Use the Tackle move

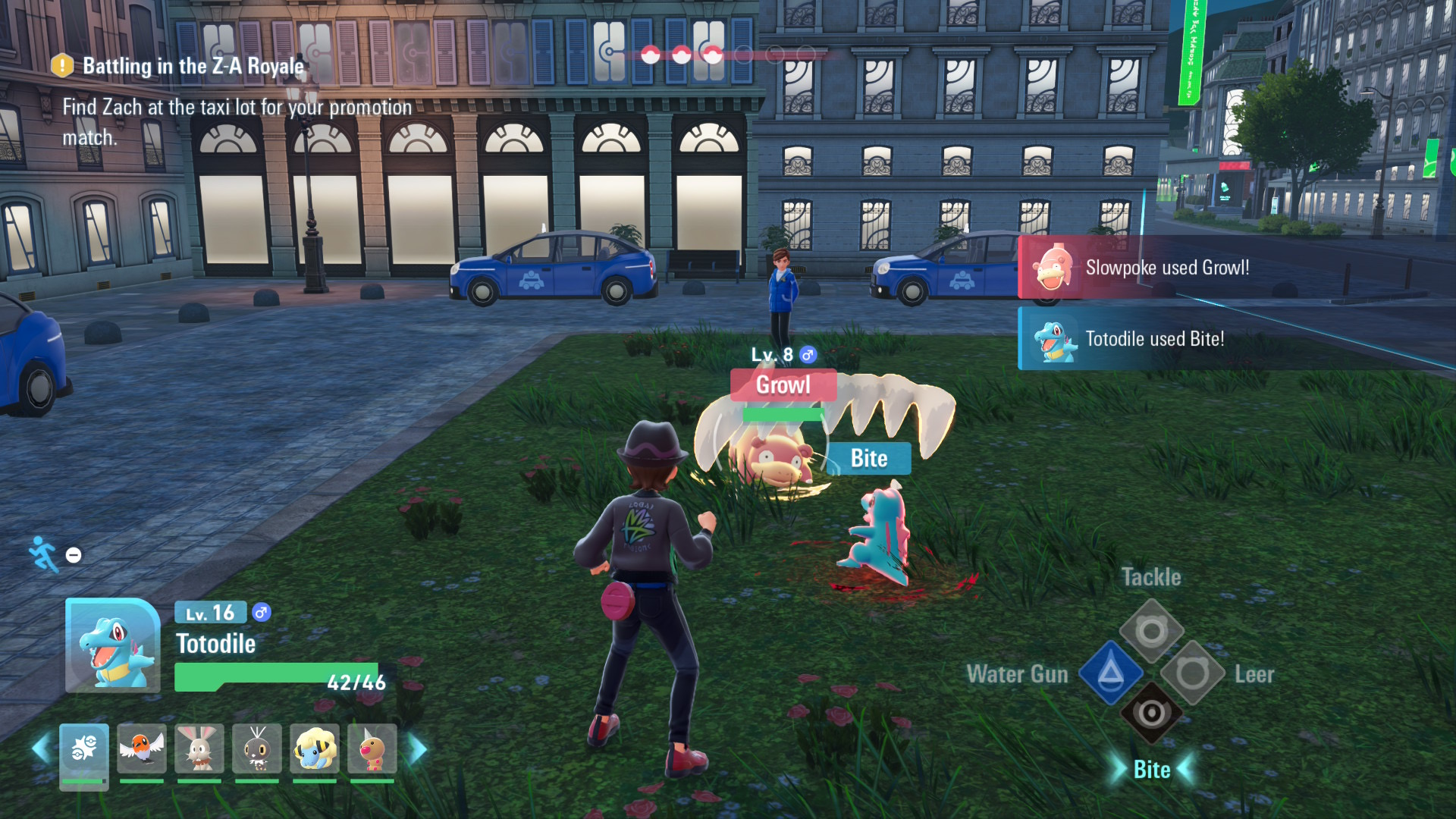pyautogui.click(x=1151, y=630)
